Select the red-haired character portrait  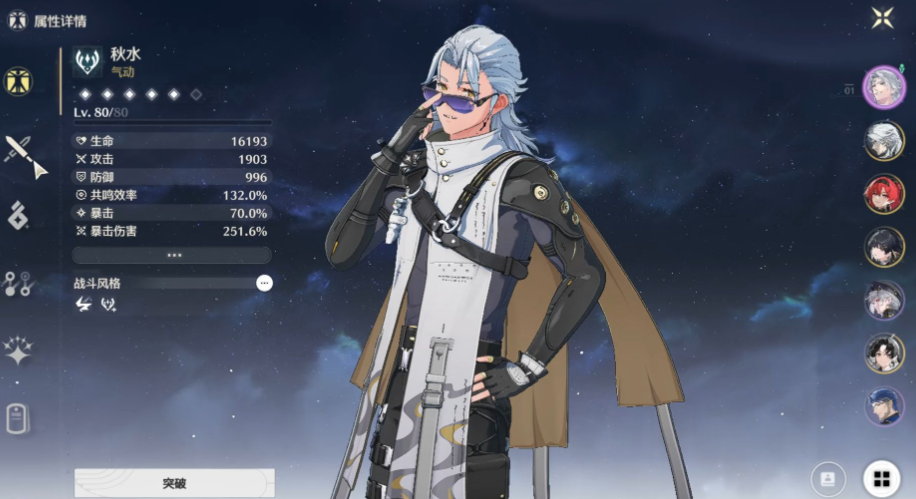(x=883, y=194)
